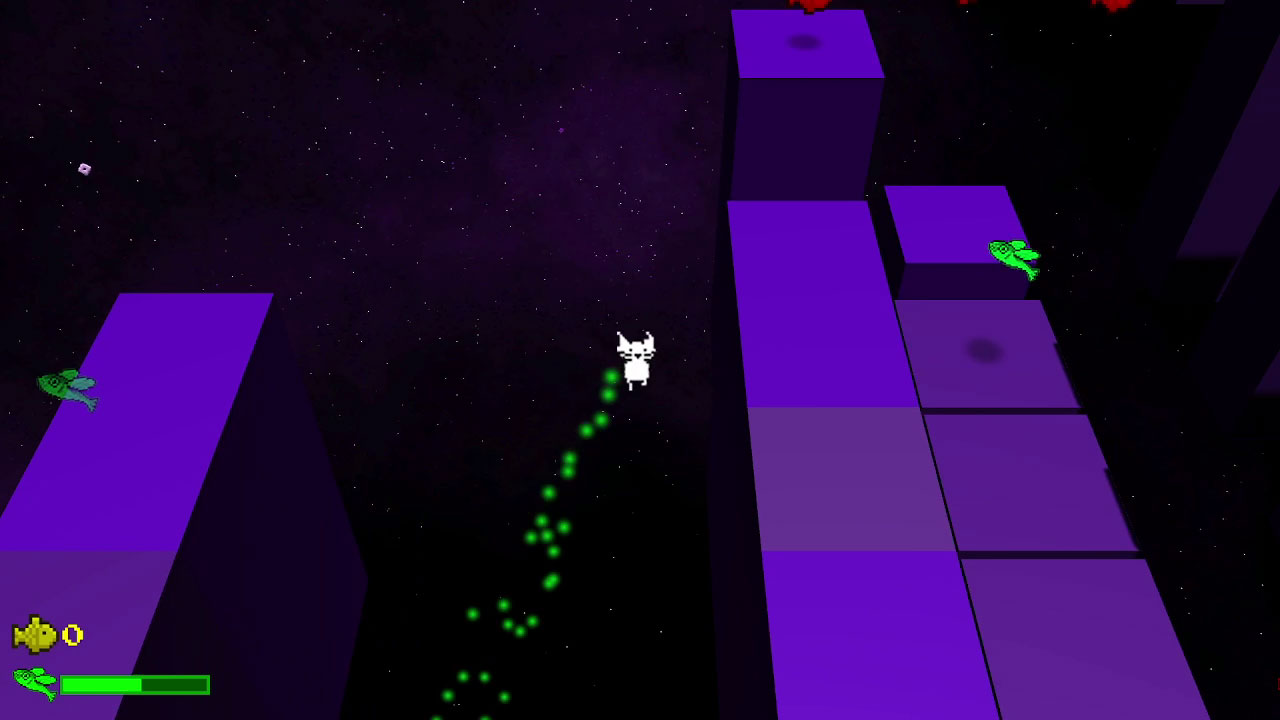Click the white bat character sprite
Viewport: 1280px width, 720px height.
click(x=636, y=356)
